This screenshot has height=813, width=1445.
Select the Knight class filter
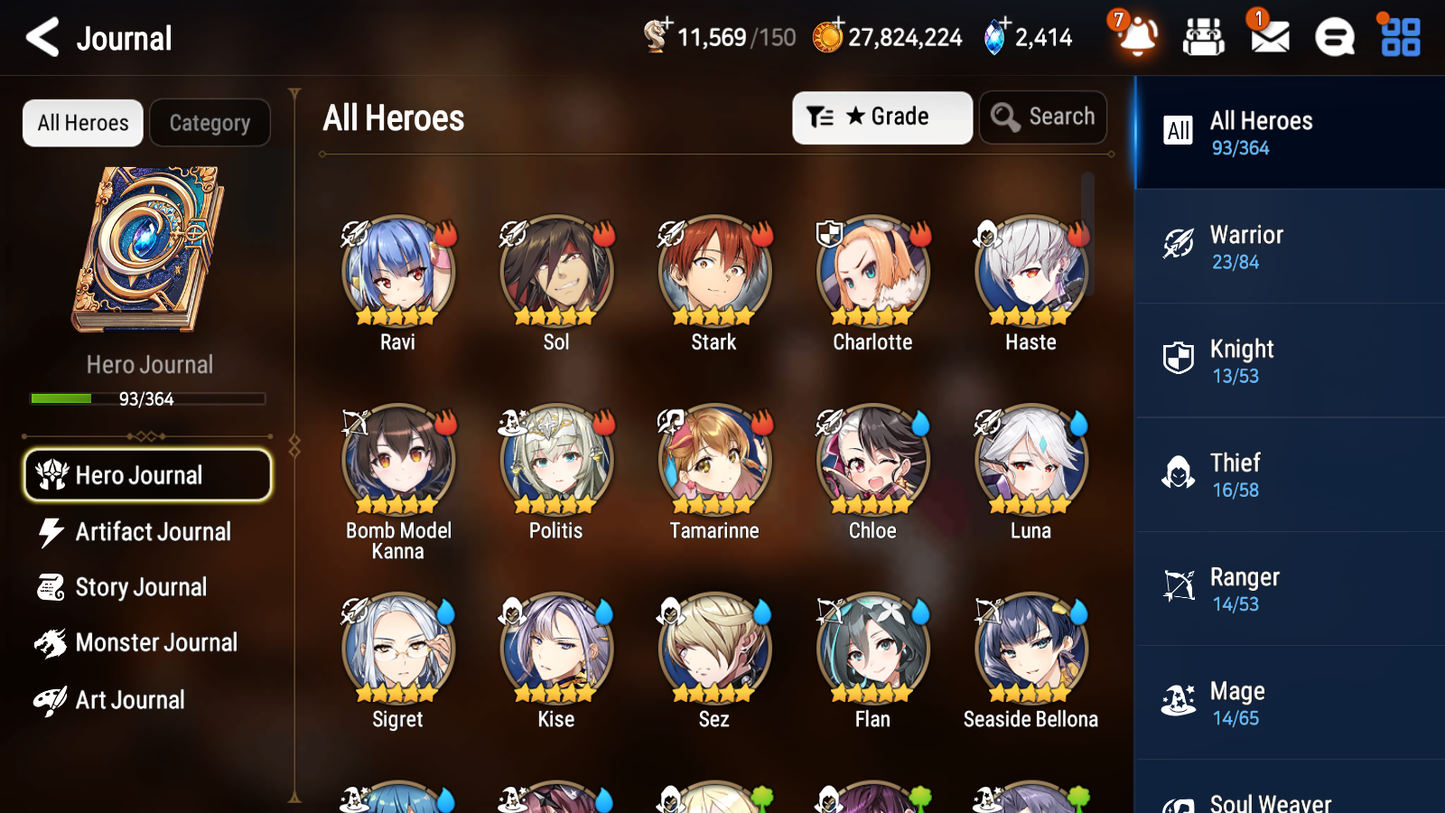pyautogui.click(x=1289, y=360)
